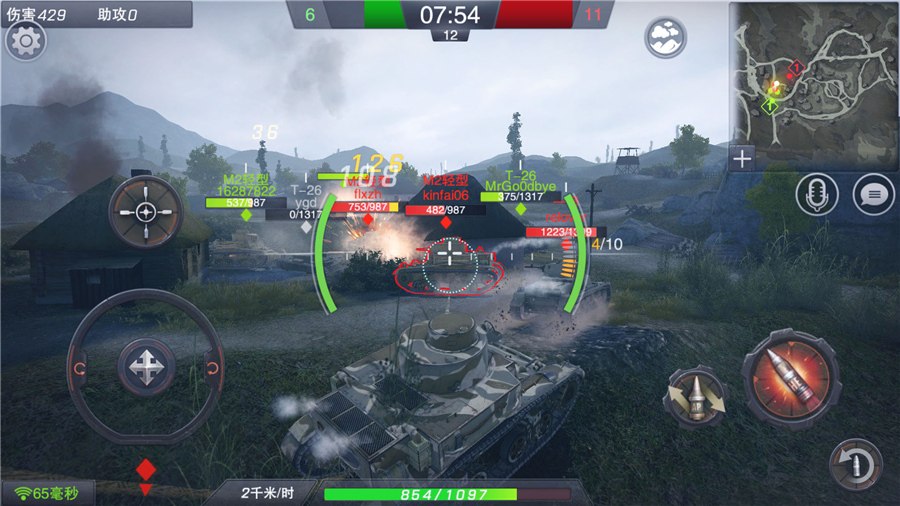Fire the main cannon shell button
This screenshot has height=506, width=900.
[x=789, y=378]
